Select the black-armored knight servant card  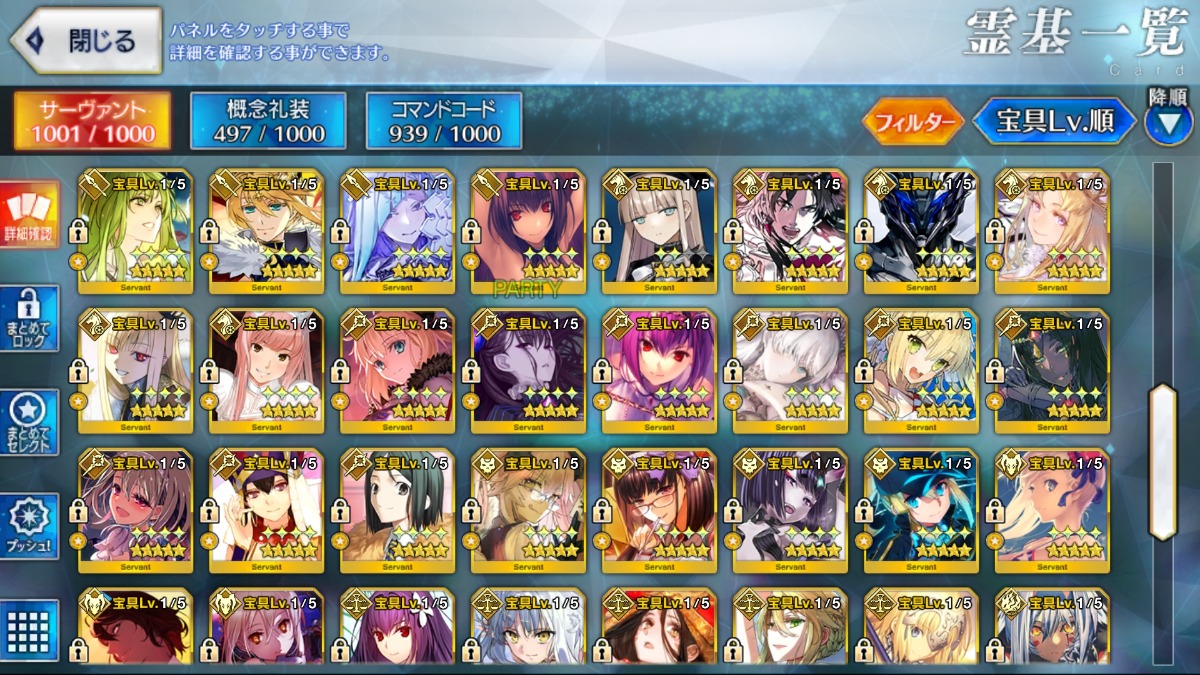tap(921, 230)
